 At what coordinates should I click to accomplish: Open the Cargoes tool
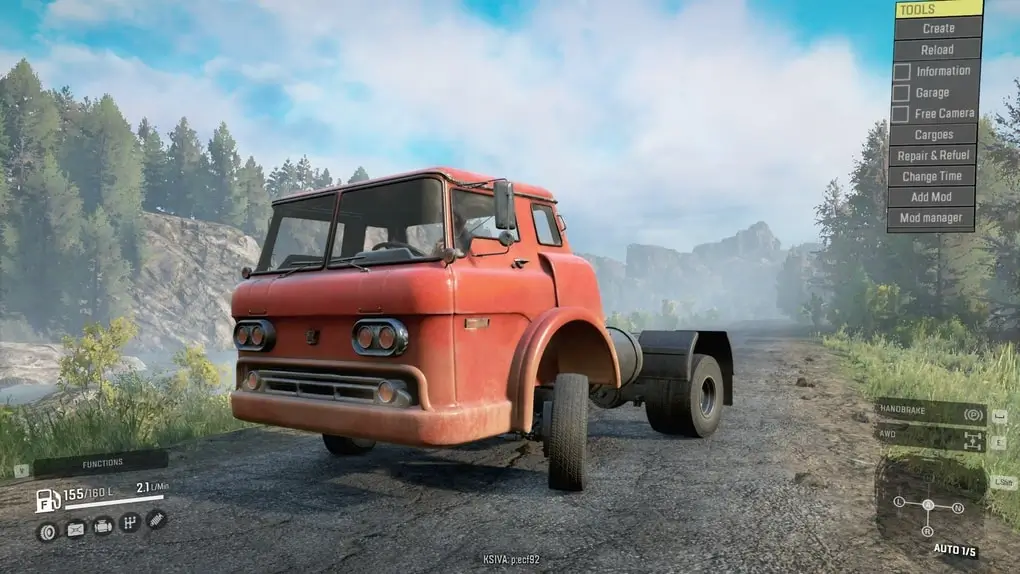[931, 134]
